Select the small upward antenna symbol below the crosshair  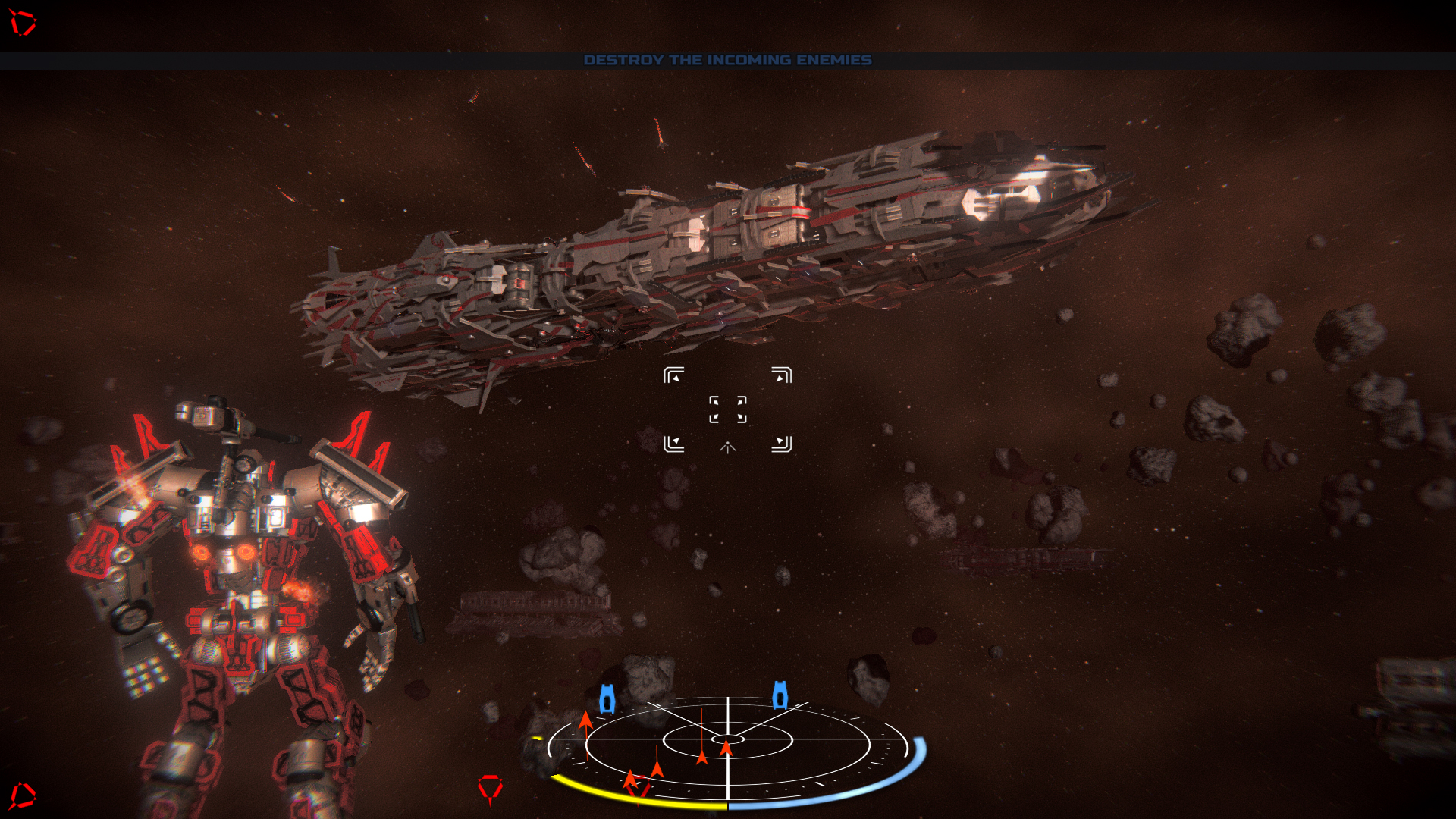pyautogui.click(x=727, y=449)
